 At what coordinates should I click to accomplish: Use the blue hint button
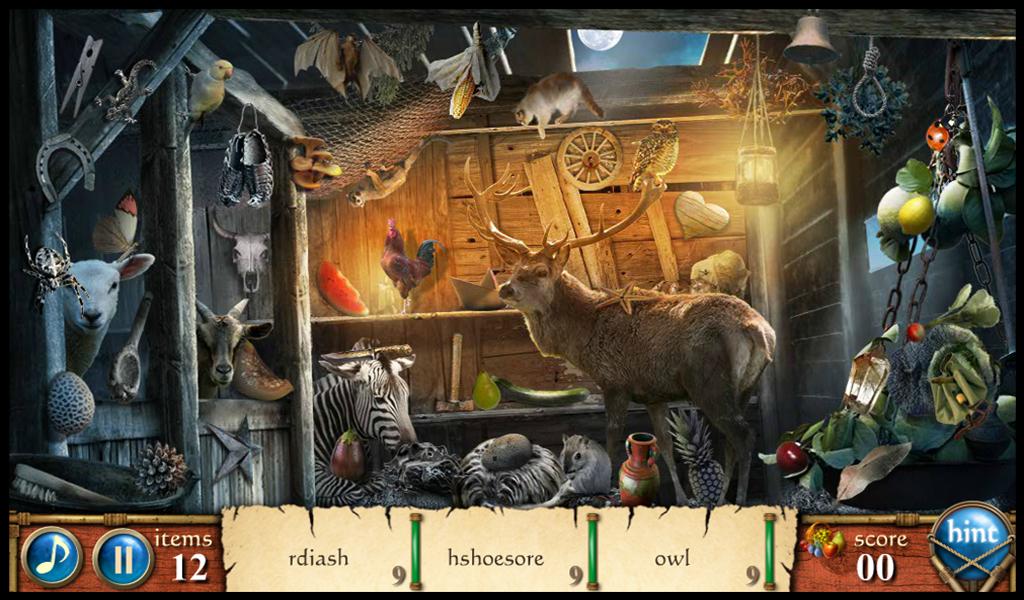[972, 535]
